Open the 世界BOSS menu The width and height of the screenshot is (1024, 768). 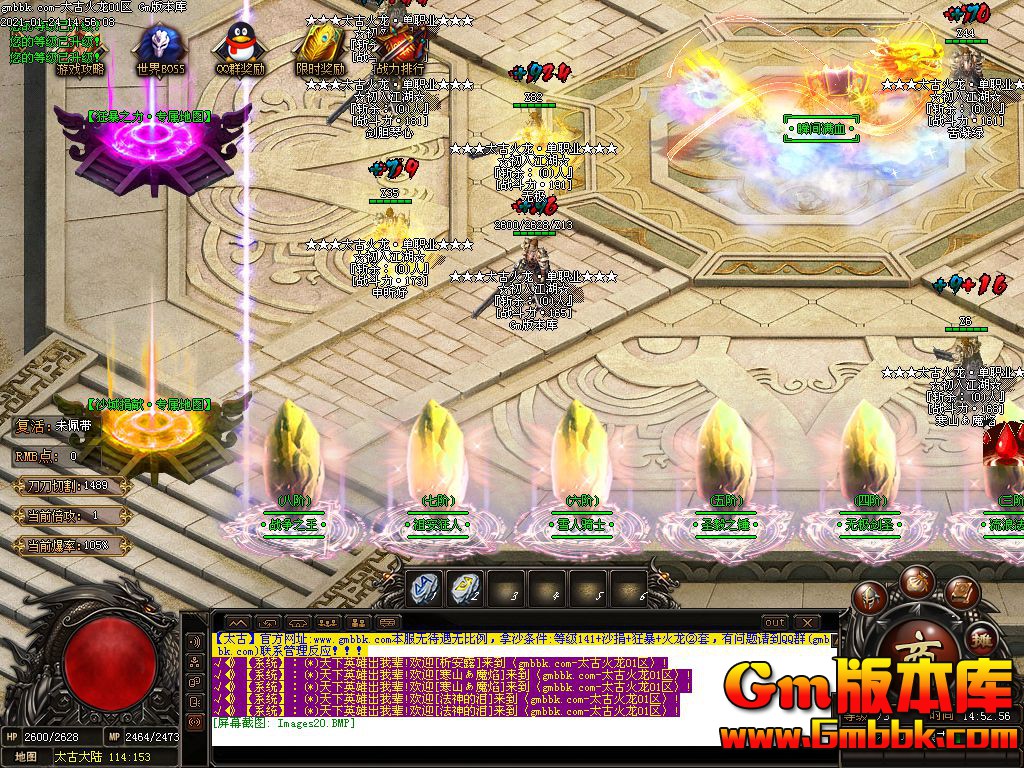(x=160, y=50)
